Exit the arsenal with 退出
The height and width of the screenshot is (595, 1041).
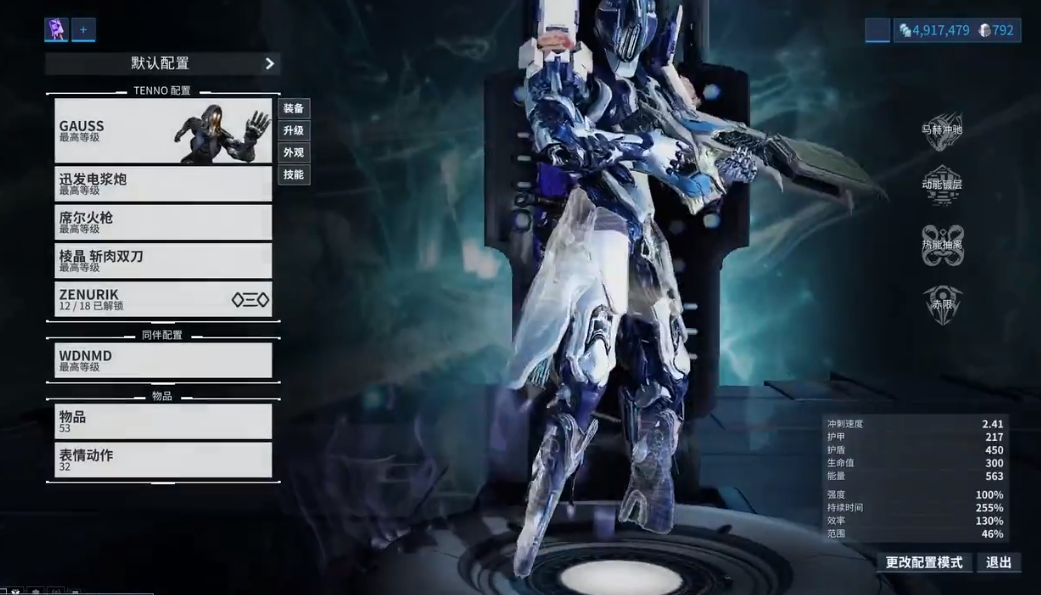point(998,562)
